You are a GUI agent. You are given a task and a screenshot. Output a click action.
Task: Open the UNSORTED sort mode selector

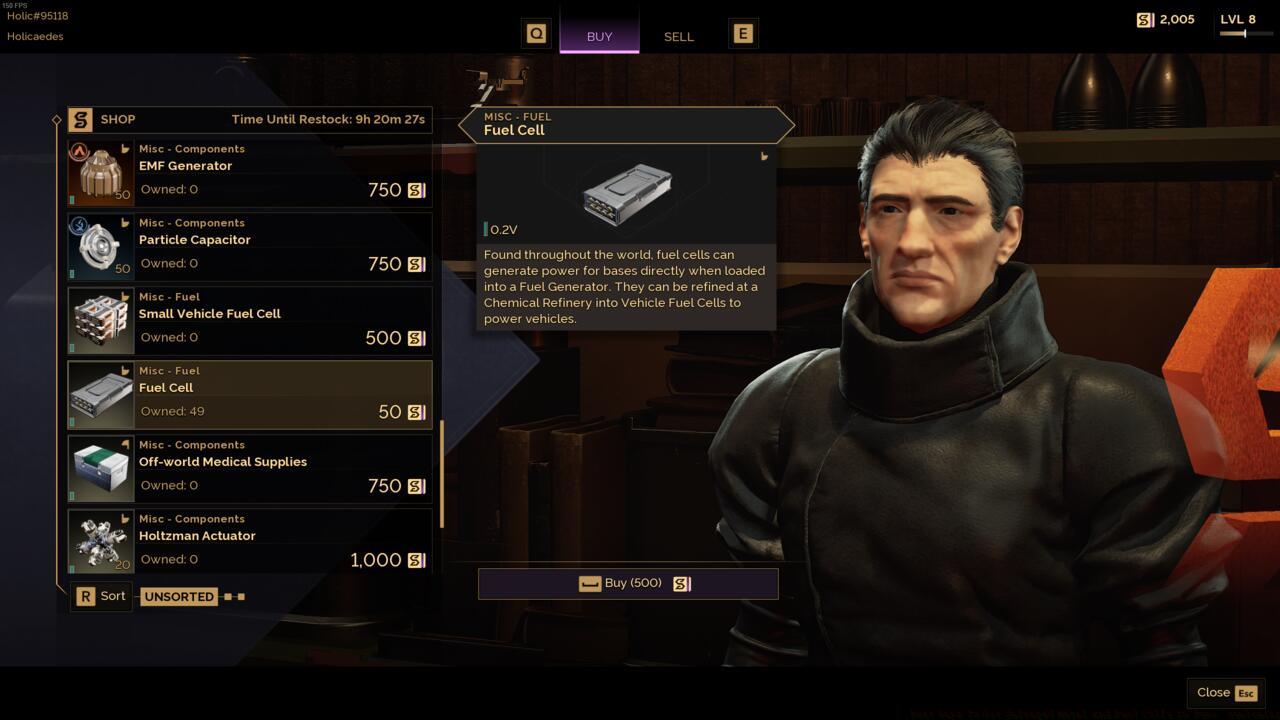pyautogui.click(x=179, y=596)
